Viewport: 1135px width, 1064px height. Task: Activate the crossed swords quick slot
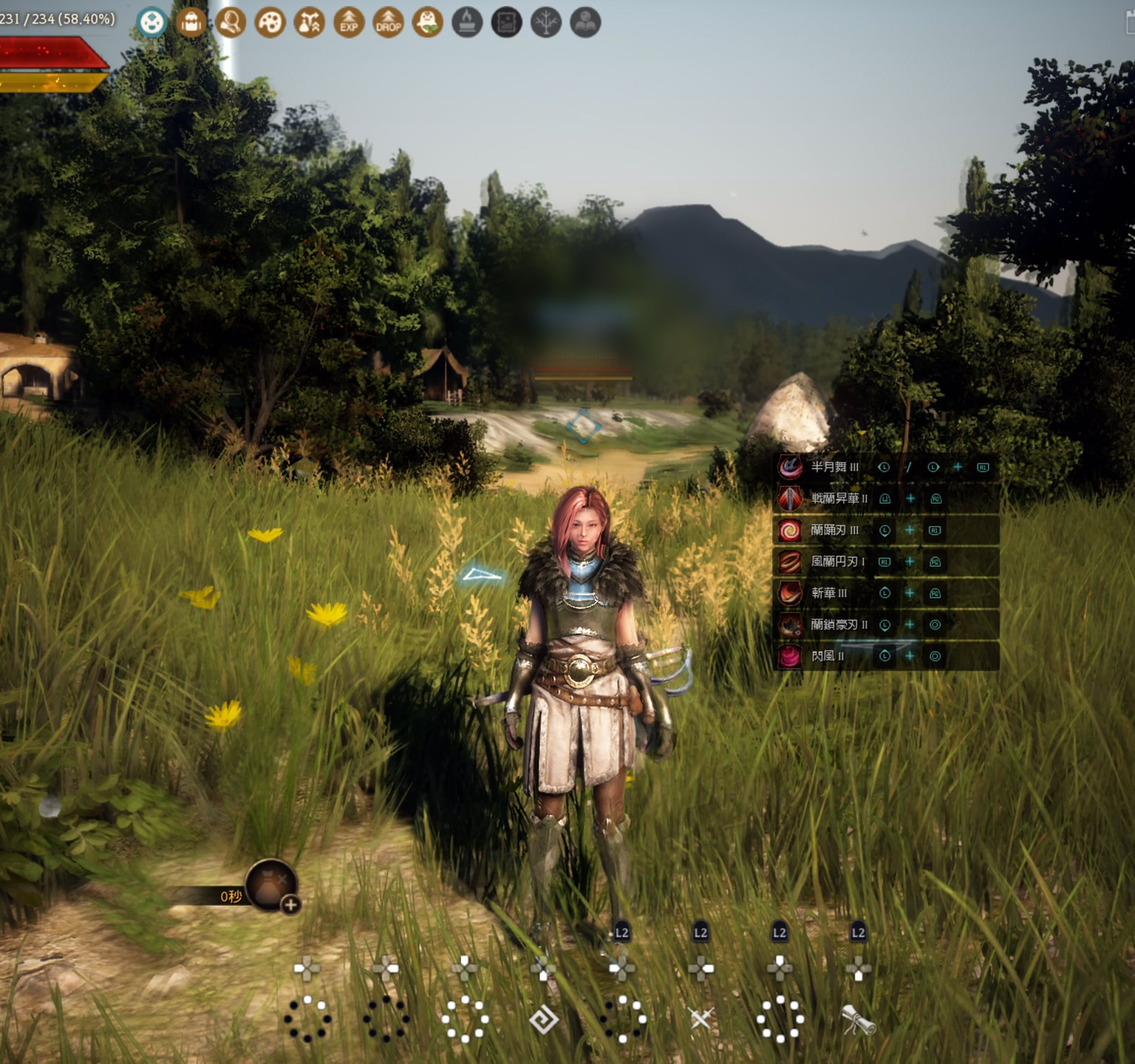(x=701, y=1019)
